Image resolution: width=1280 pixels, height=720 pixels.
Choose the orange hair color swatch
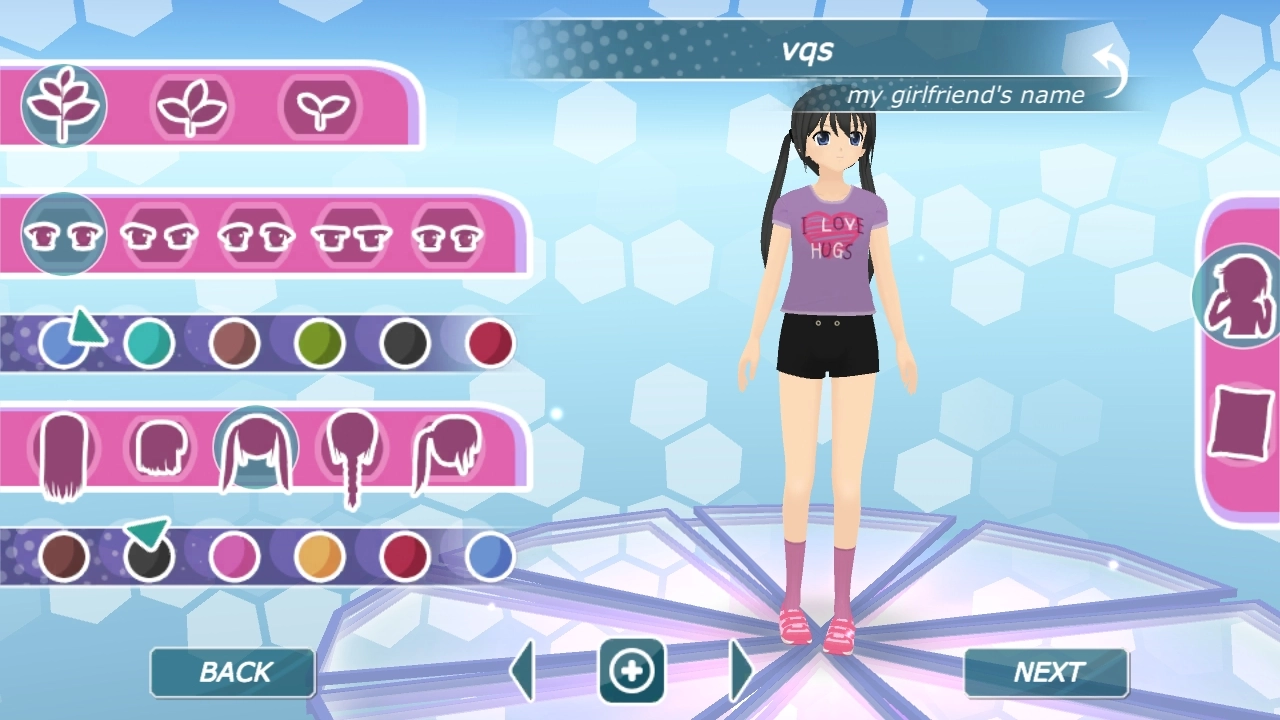[320, 557]
